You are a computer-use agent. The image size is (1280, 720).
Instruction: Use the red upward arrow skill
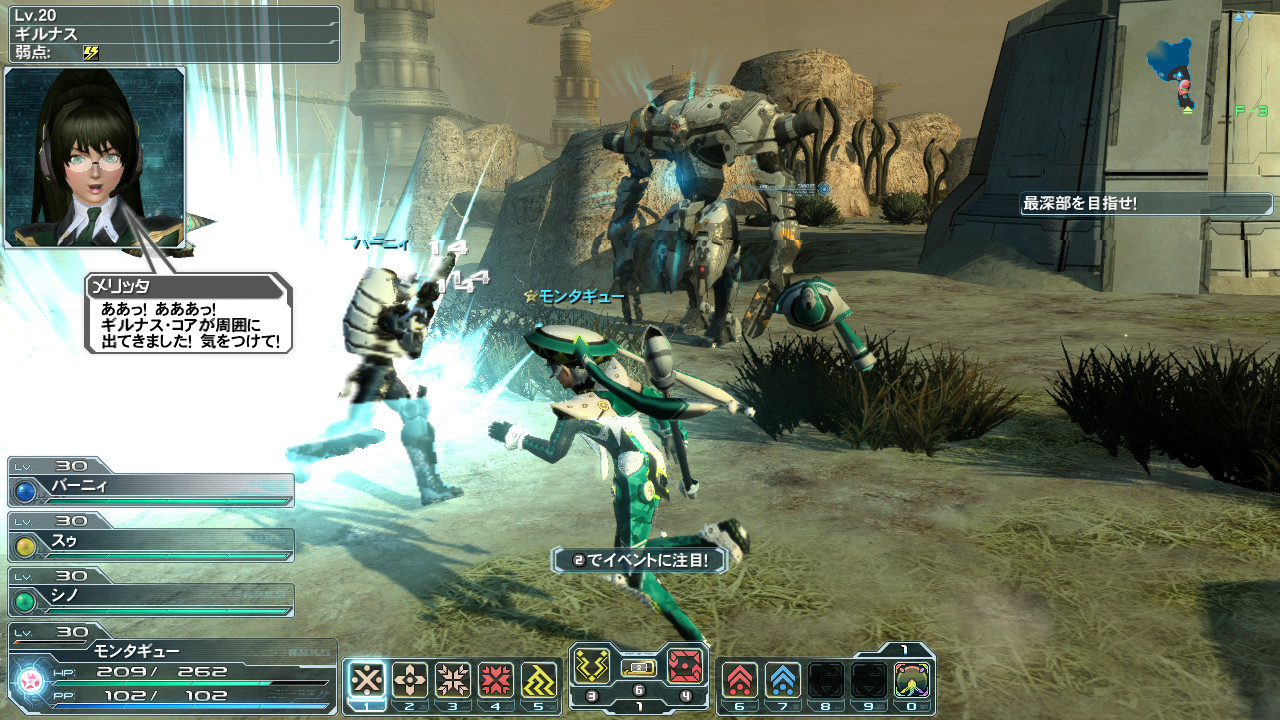739,680
